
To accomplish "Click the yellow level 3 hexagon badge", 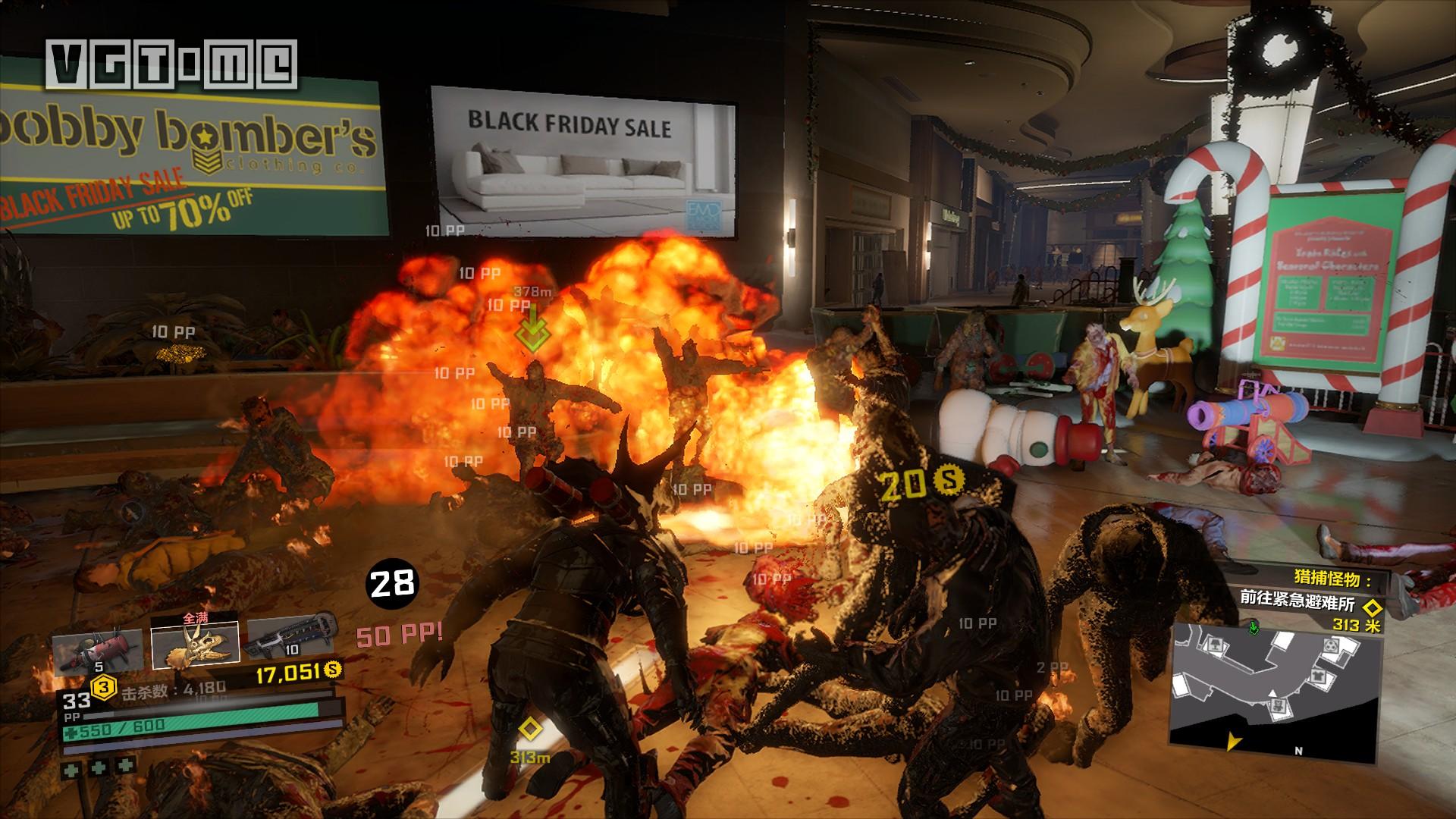I will tap(103, 688).
